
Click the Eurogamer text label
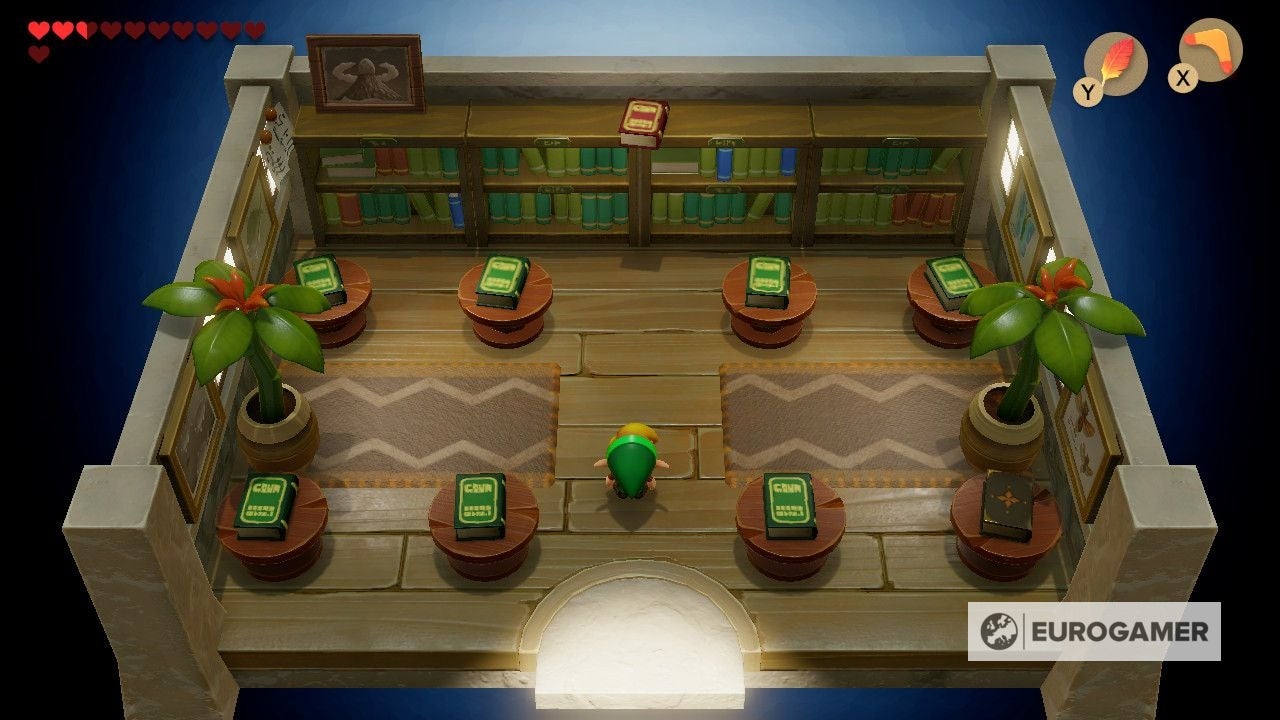[x=1120, y=631]
